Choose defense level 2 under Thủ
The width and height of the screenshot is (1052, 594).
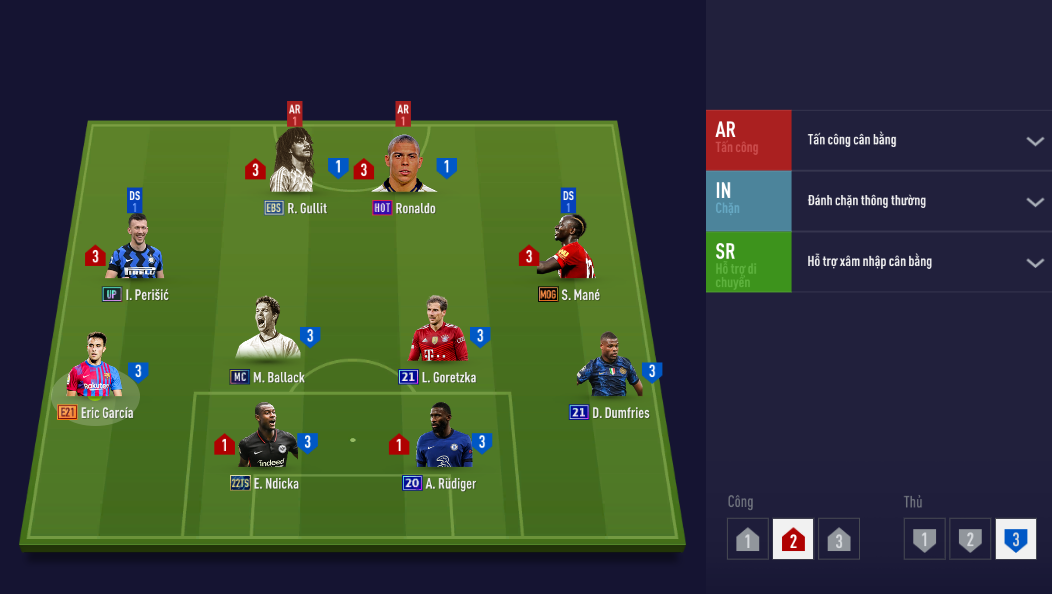pyautogui.click(x=970, y=539)
